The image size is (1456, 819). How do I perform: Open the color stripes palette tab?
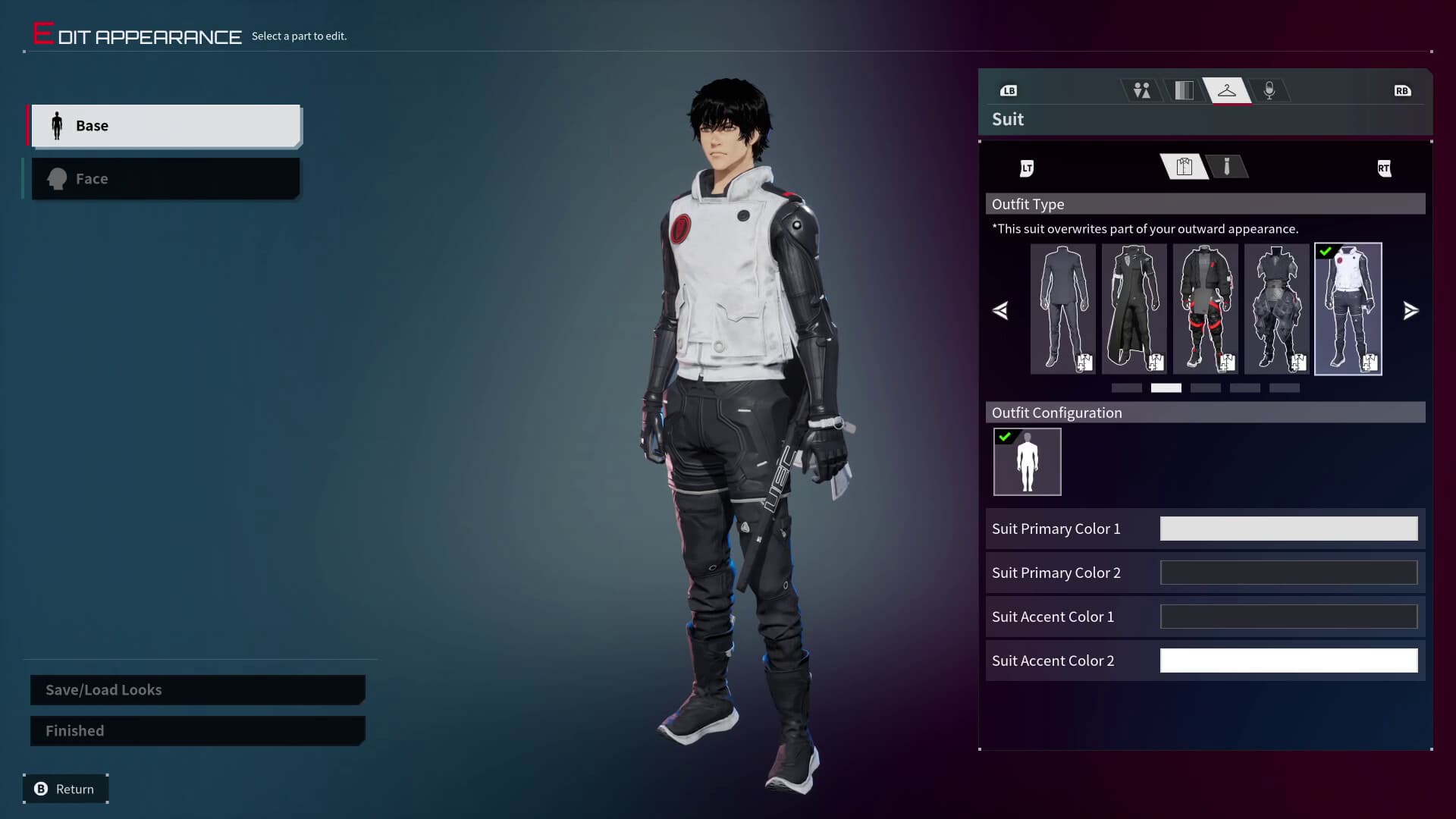coord(1184,90)
